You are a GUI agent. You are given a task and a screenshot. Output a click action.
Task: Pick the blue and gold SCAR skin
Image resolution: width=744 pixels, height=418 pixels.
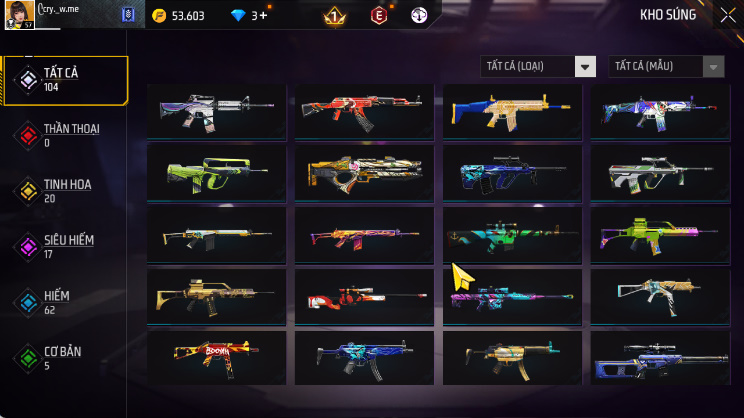512,110
